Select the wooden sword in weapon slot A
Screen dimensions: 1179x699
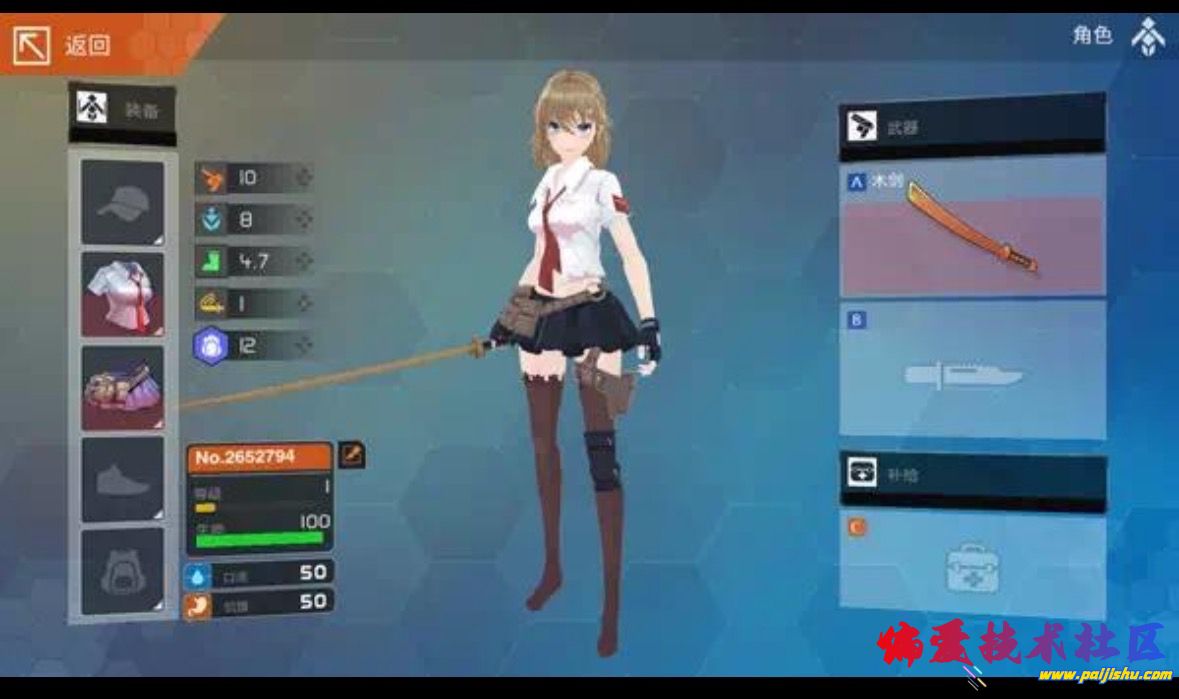click(x=972, y=226)
